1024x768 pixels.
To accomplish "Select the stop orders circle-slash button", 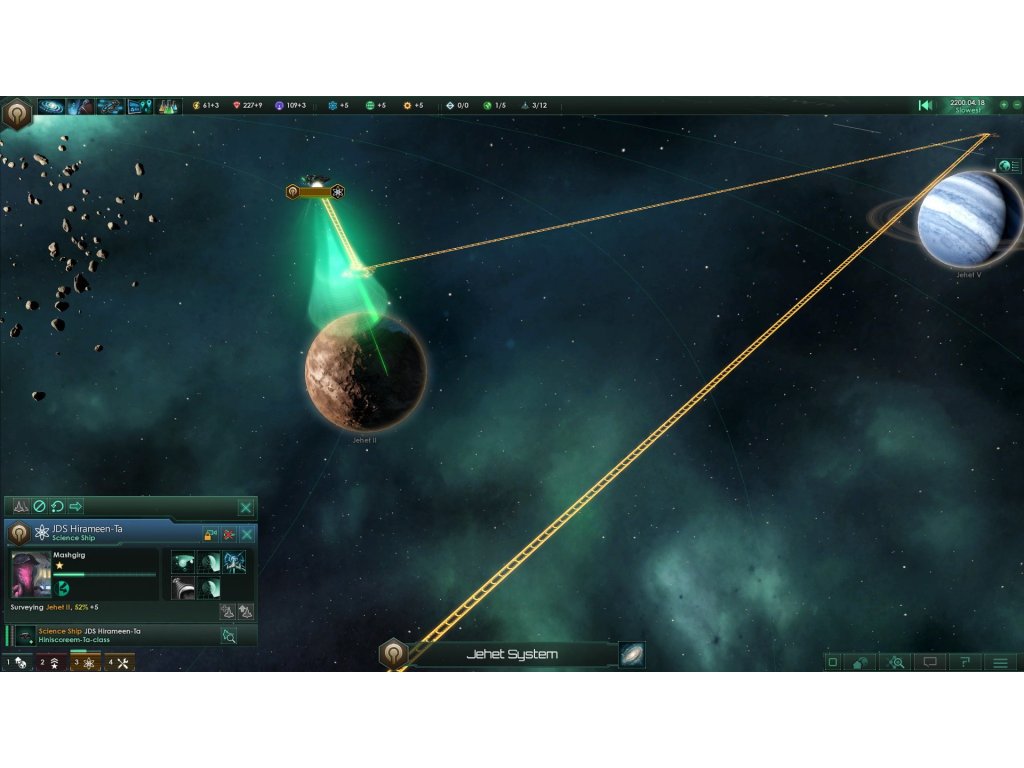I will [x=40, y=507].
